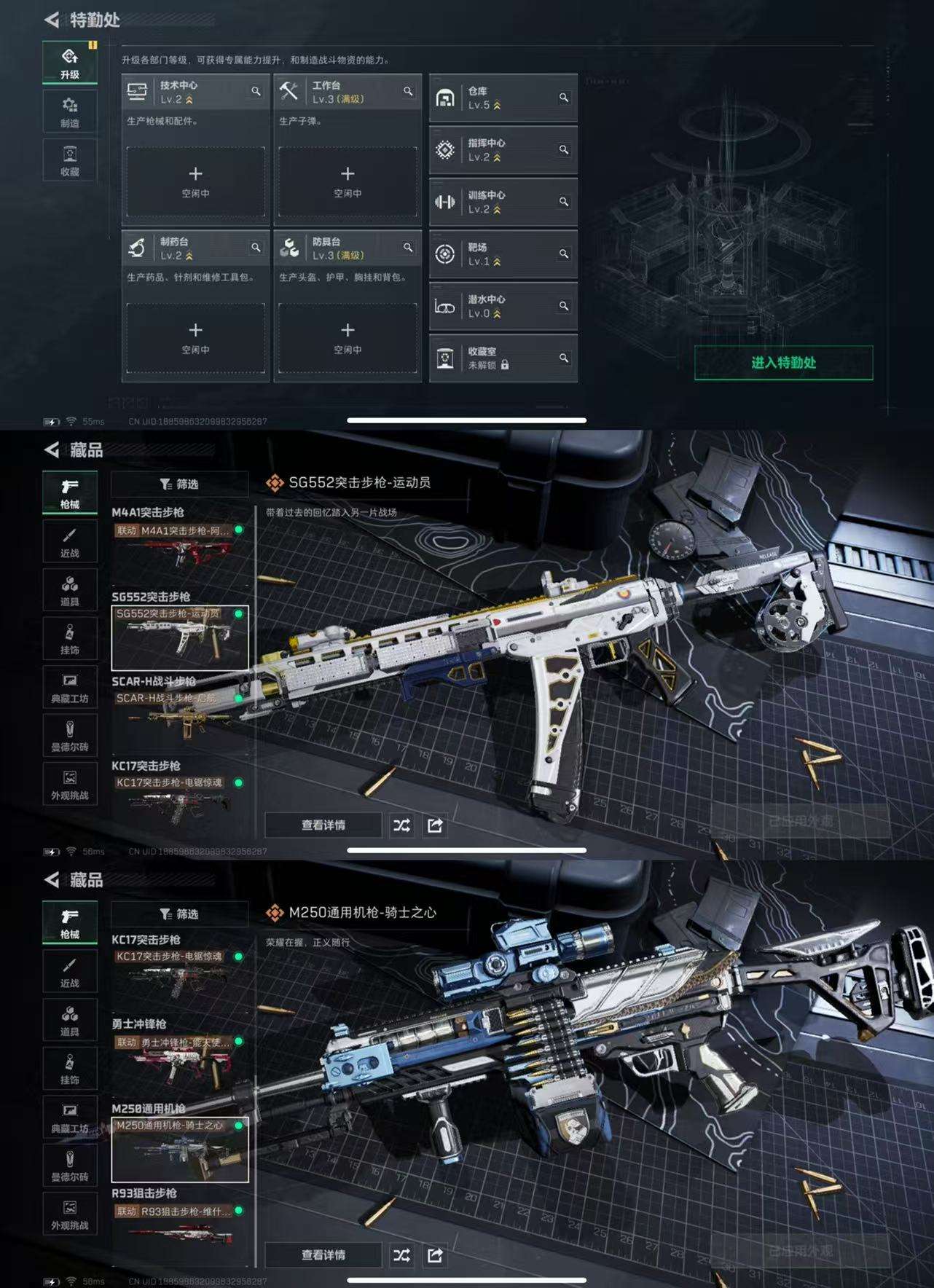The image size is (934, 1288).
Task: Open the 训练中心 row
Action: click(x=503, y=202)
